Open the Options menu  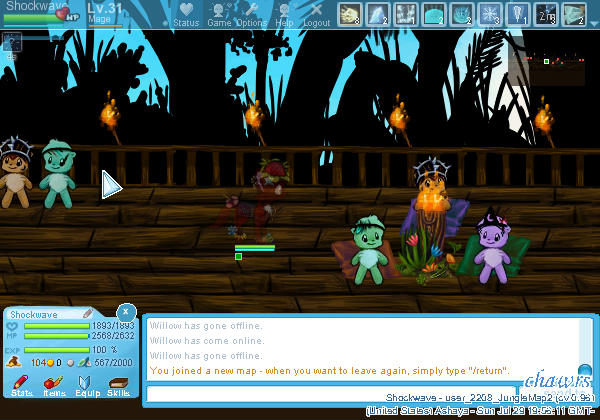coord(251,14)
